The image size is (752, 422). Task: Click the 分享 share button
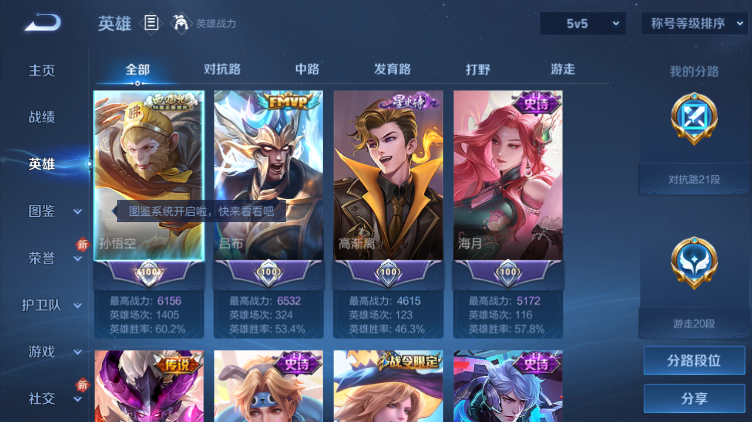coord(694,398)
